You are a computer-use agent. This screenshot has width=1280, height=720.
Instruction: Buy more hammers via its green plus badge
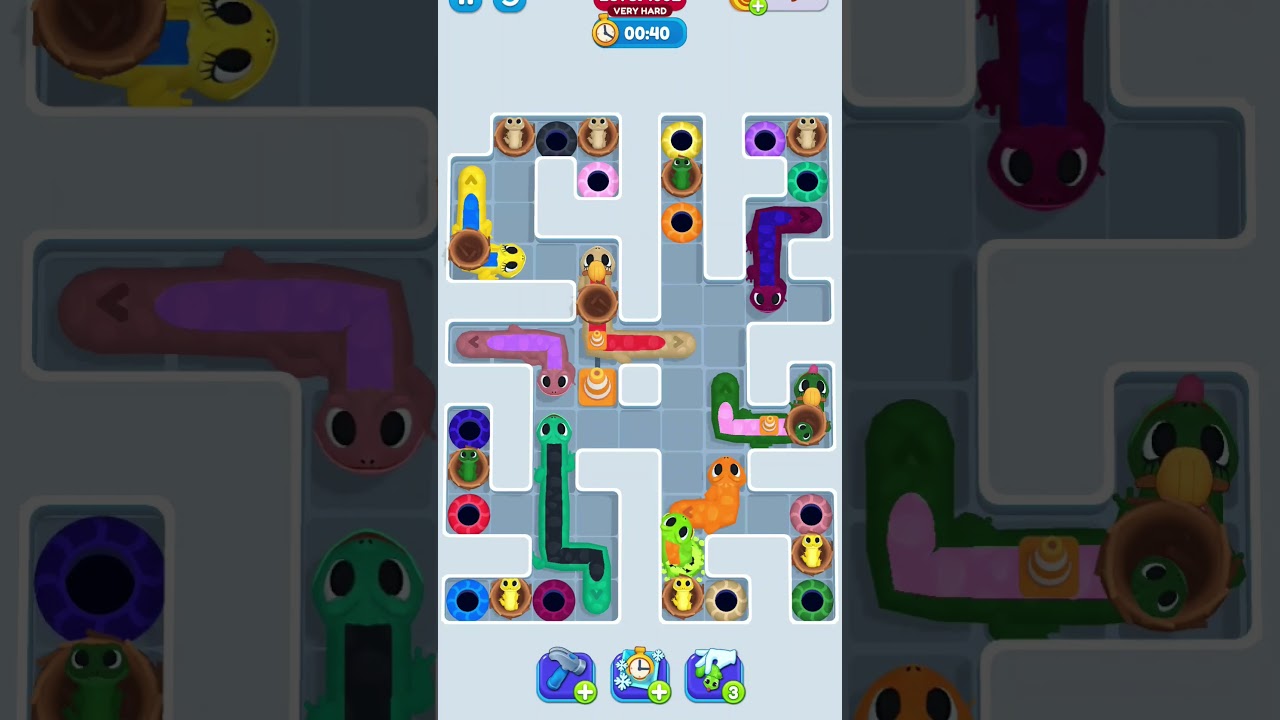pos(586,691)
